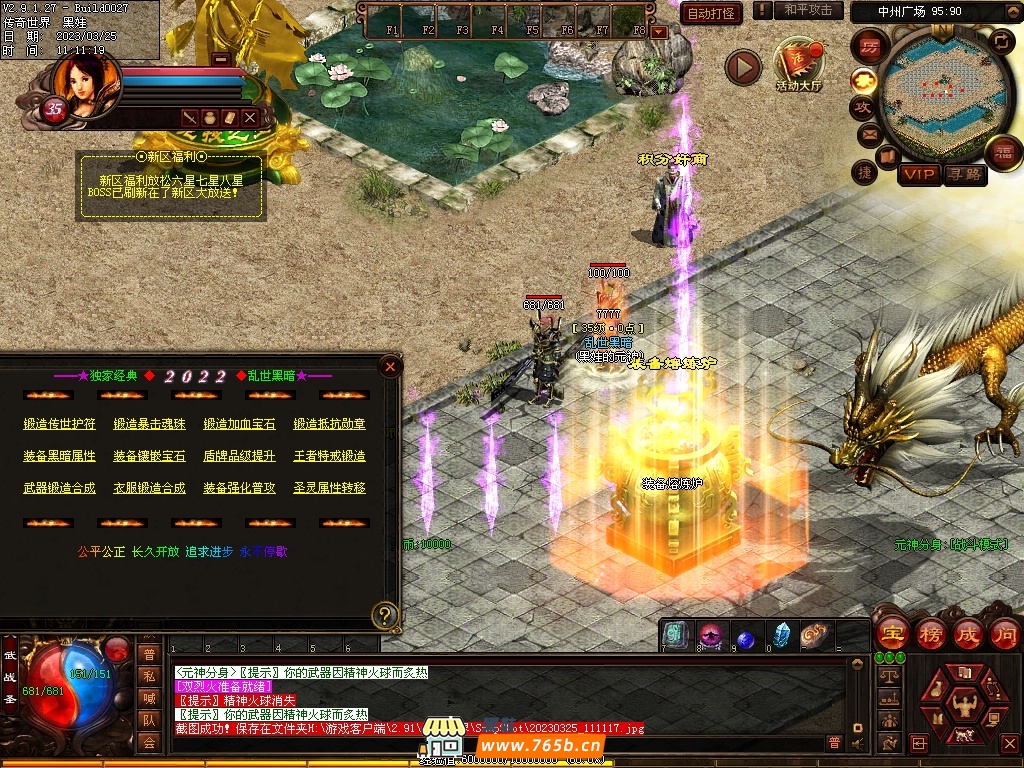Viewport: 1024px width, 768px height.
Task: Toggle 自动打怪 auto-fight button
Action: (x=711, y=13)
